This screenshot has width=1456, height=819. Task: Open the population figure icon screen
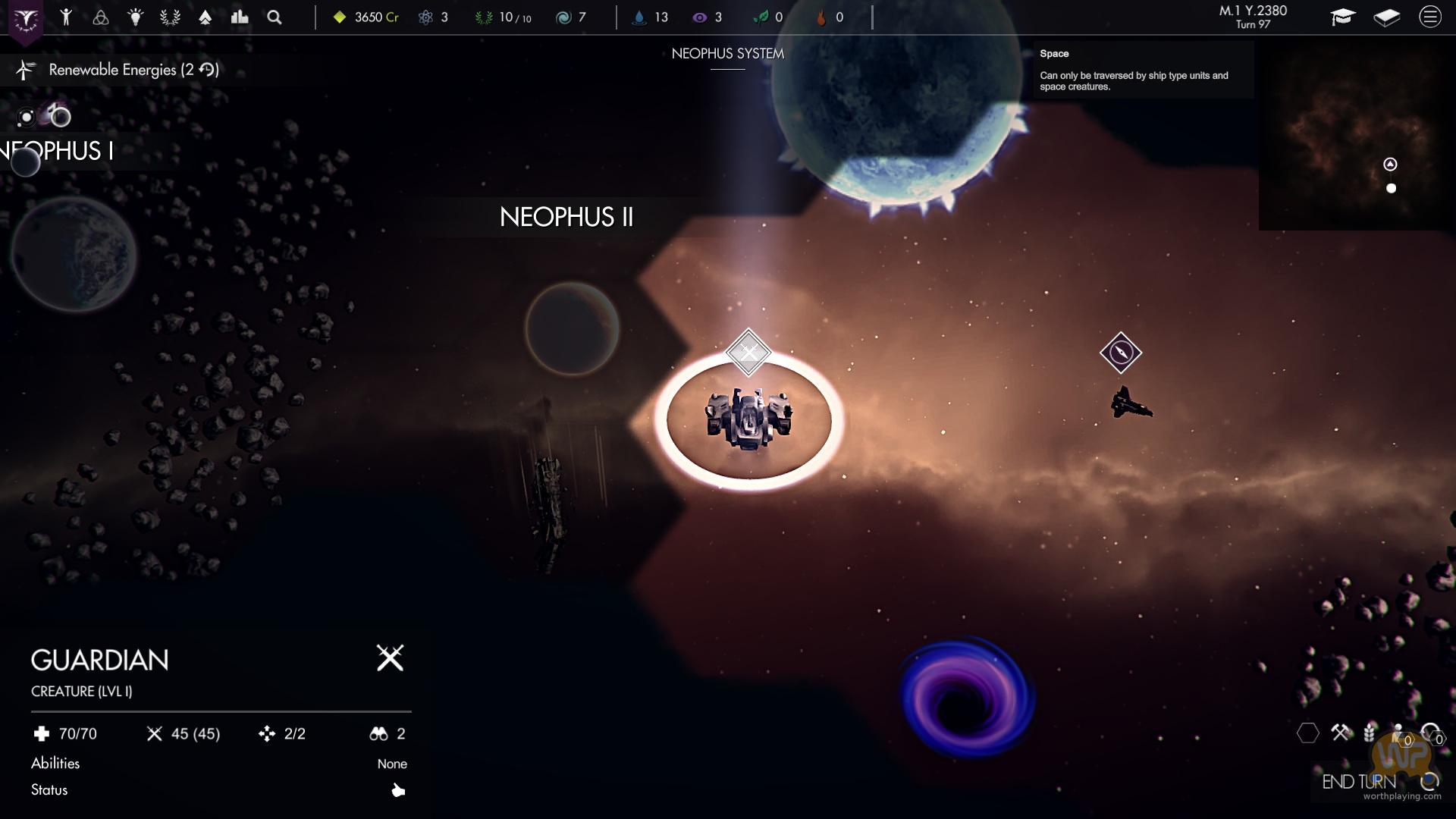point(66,17)
